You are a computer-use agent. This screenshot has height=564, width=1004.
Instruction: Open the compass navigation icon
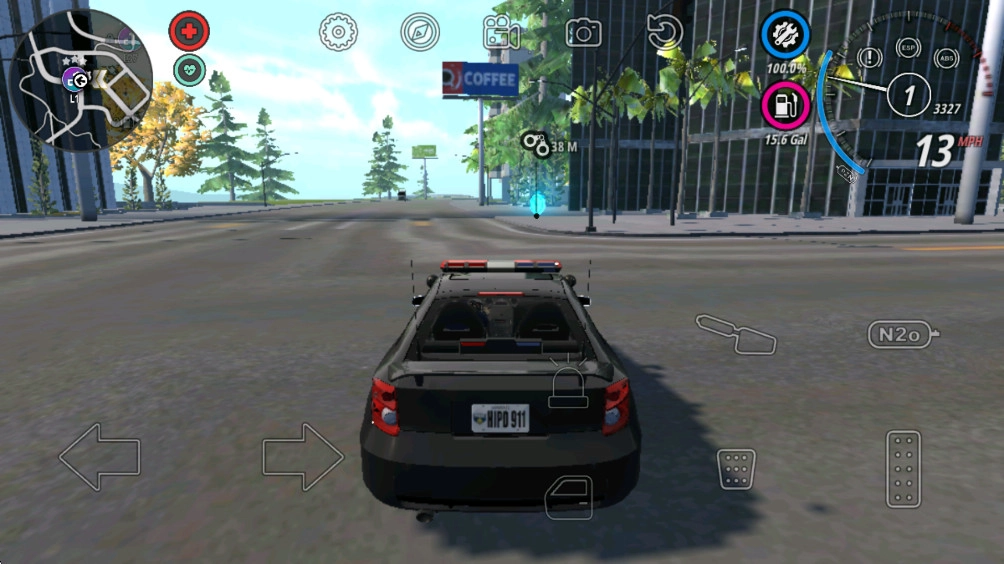420,32
